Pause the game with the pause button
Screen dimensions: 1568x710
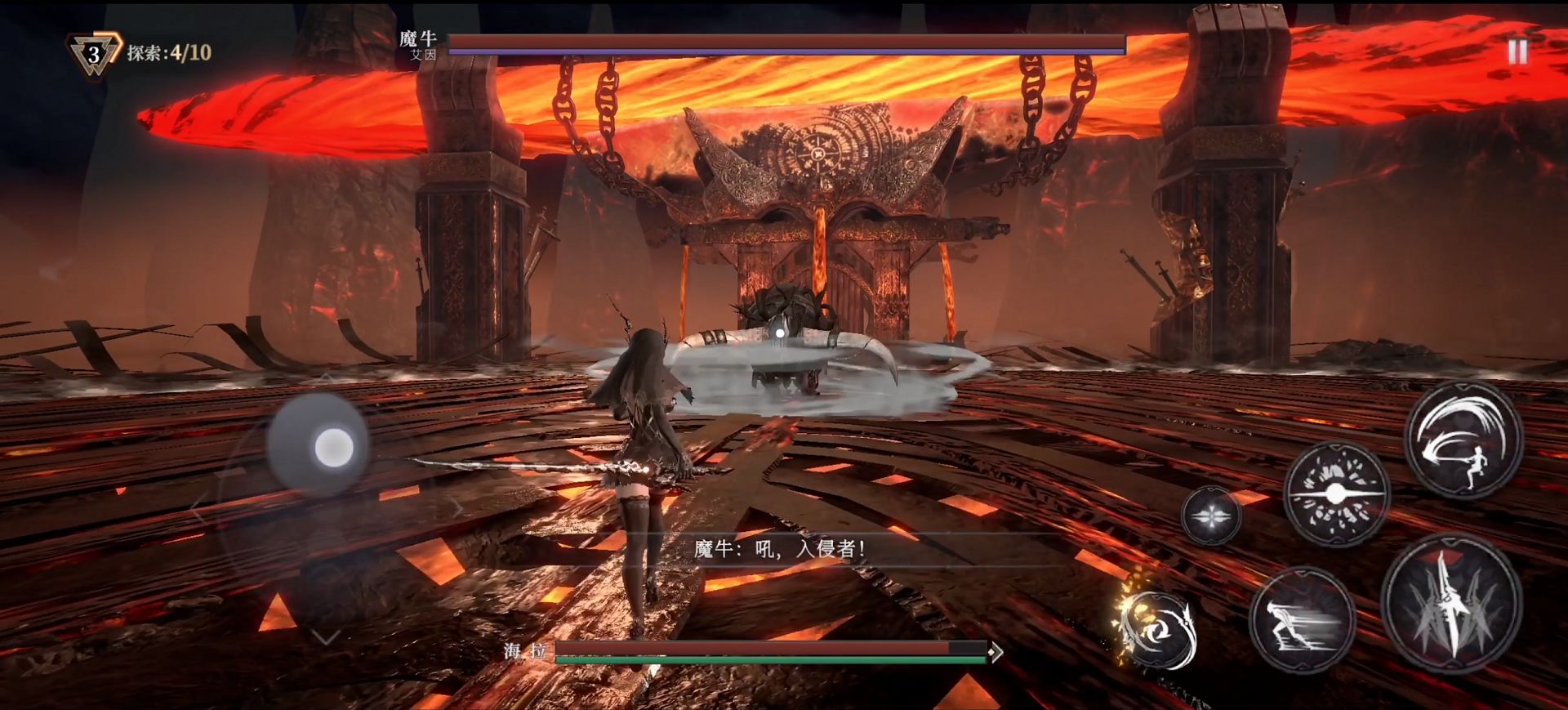click(1517, 52)
